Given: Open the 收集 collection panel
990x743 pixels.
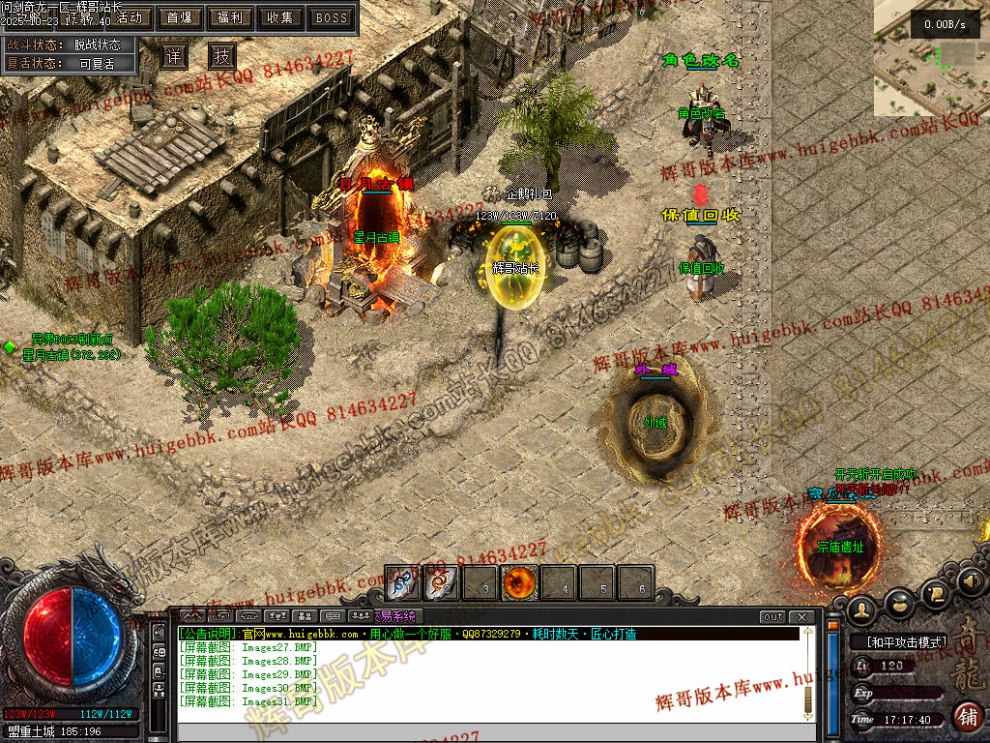Looking at the screenshot, I should 281,17.
